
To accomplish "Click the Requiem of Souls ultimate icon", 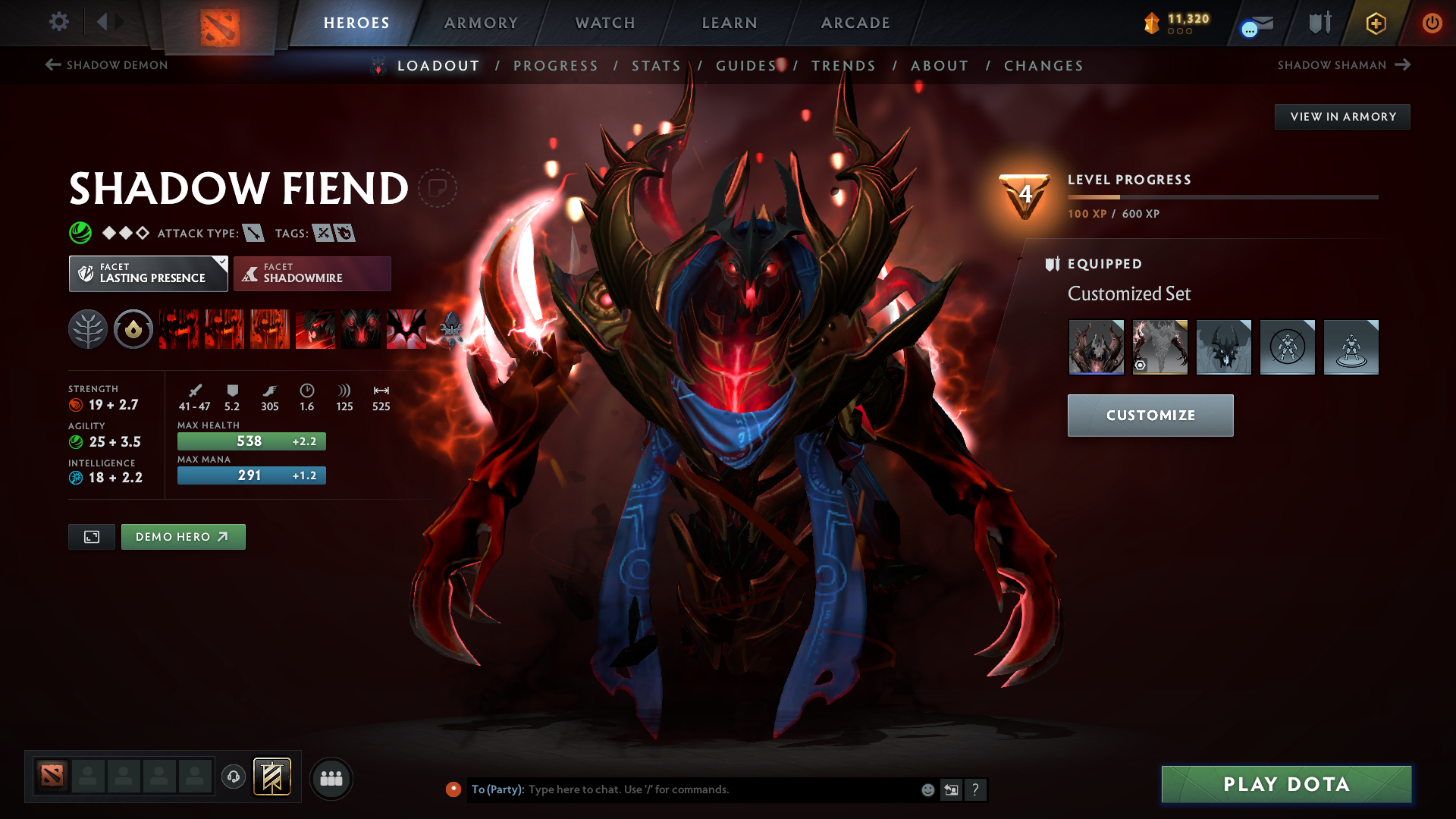I will 406,329.
